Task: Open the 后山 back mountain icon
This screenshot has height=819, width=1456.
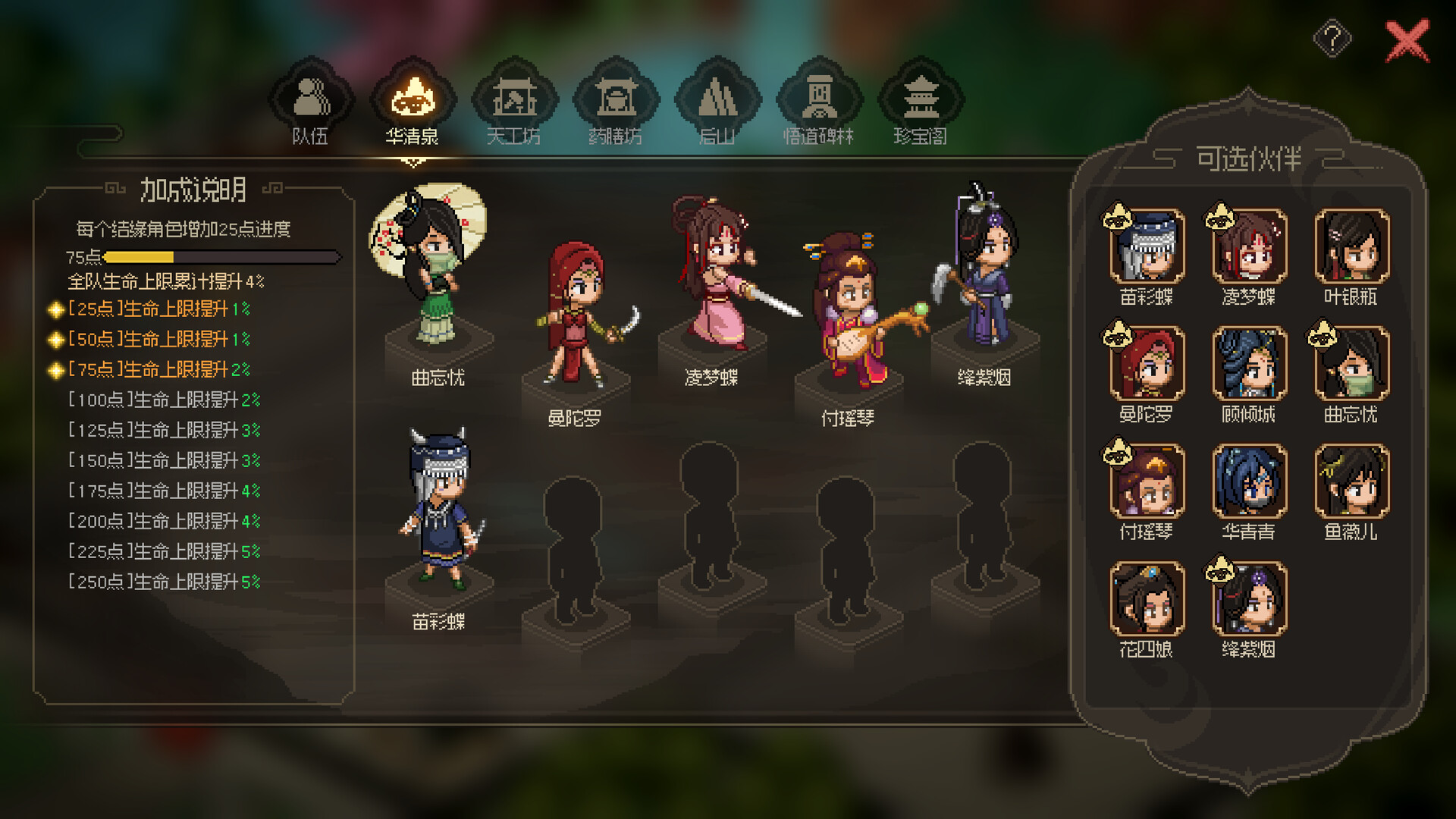Action: (x=719, y=99)
